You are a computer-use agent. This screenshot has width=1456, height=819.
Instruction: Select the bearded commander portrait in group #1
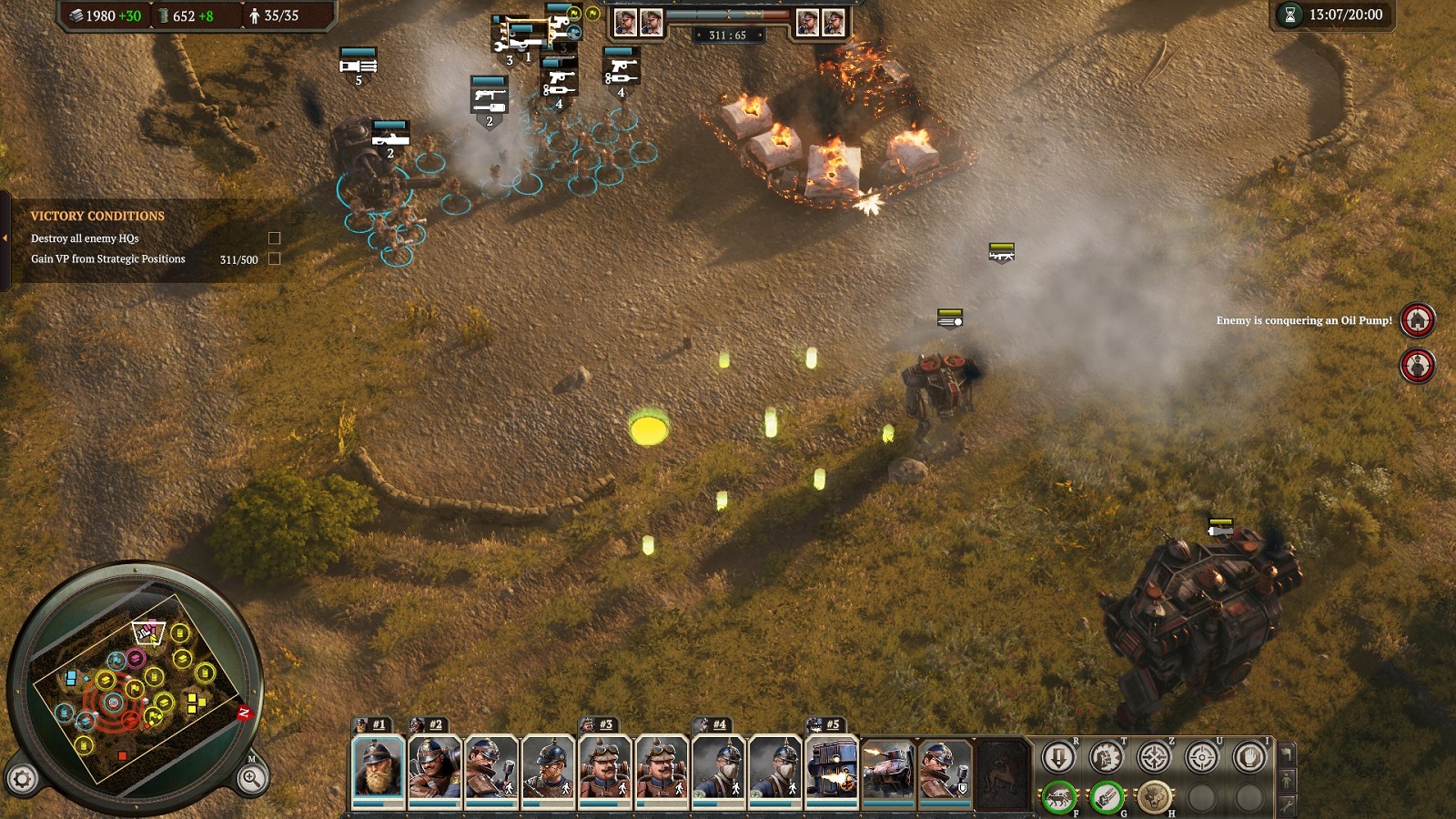click(378, 769)
